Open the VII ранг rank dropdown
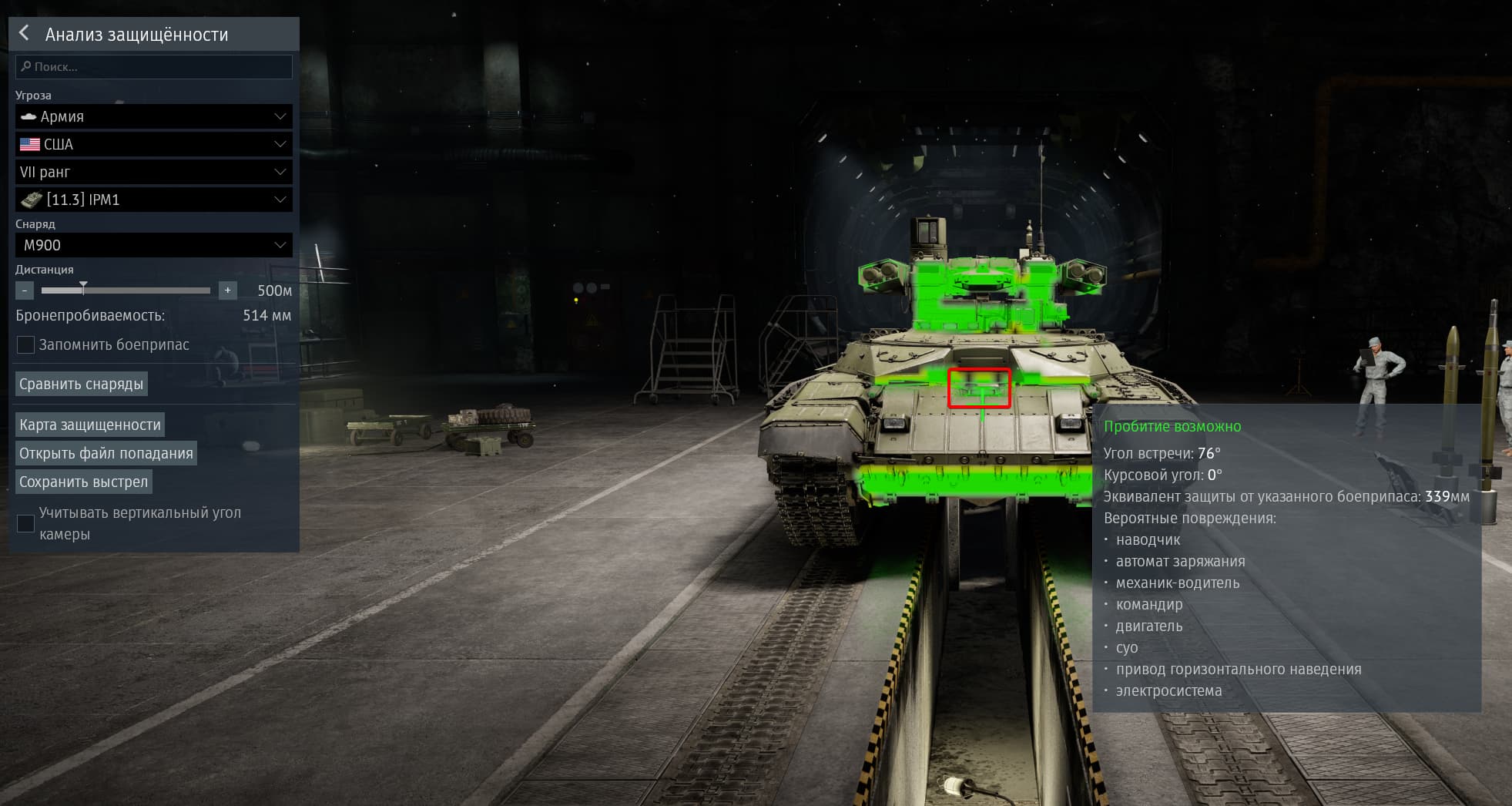 pyautogui.click(x=154, y=172)
